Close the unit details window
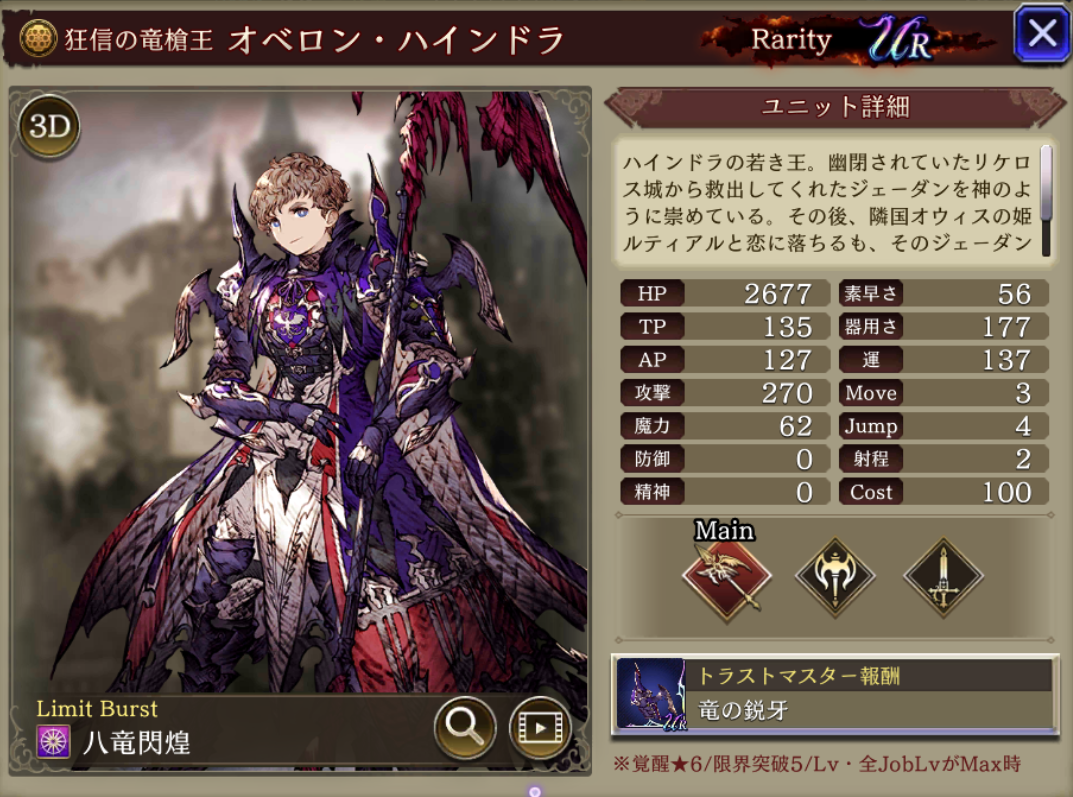This screenshot has width=1073, height=797. coord(1041,35)
